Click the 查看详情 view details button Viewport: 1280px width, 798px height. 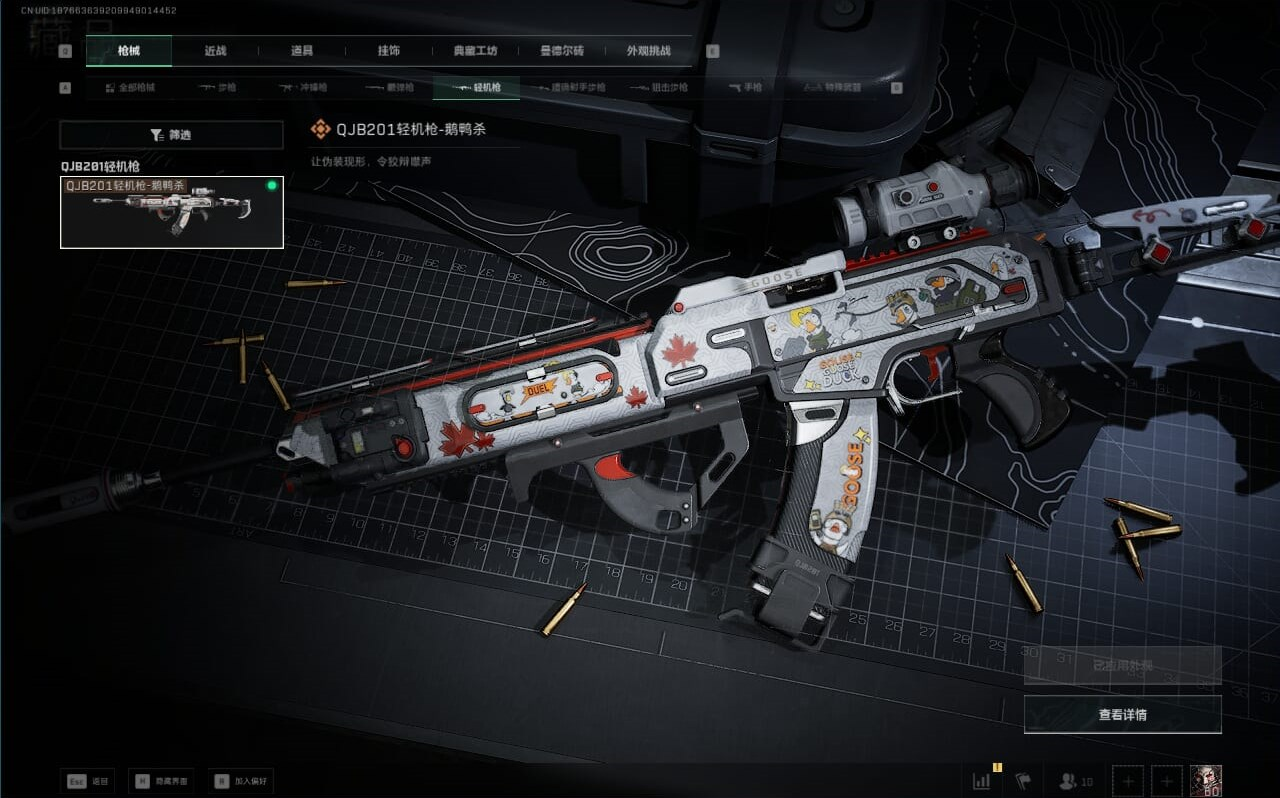[1122, 715]
